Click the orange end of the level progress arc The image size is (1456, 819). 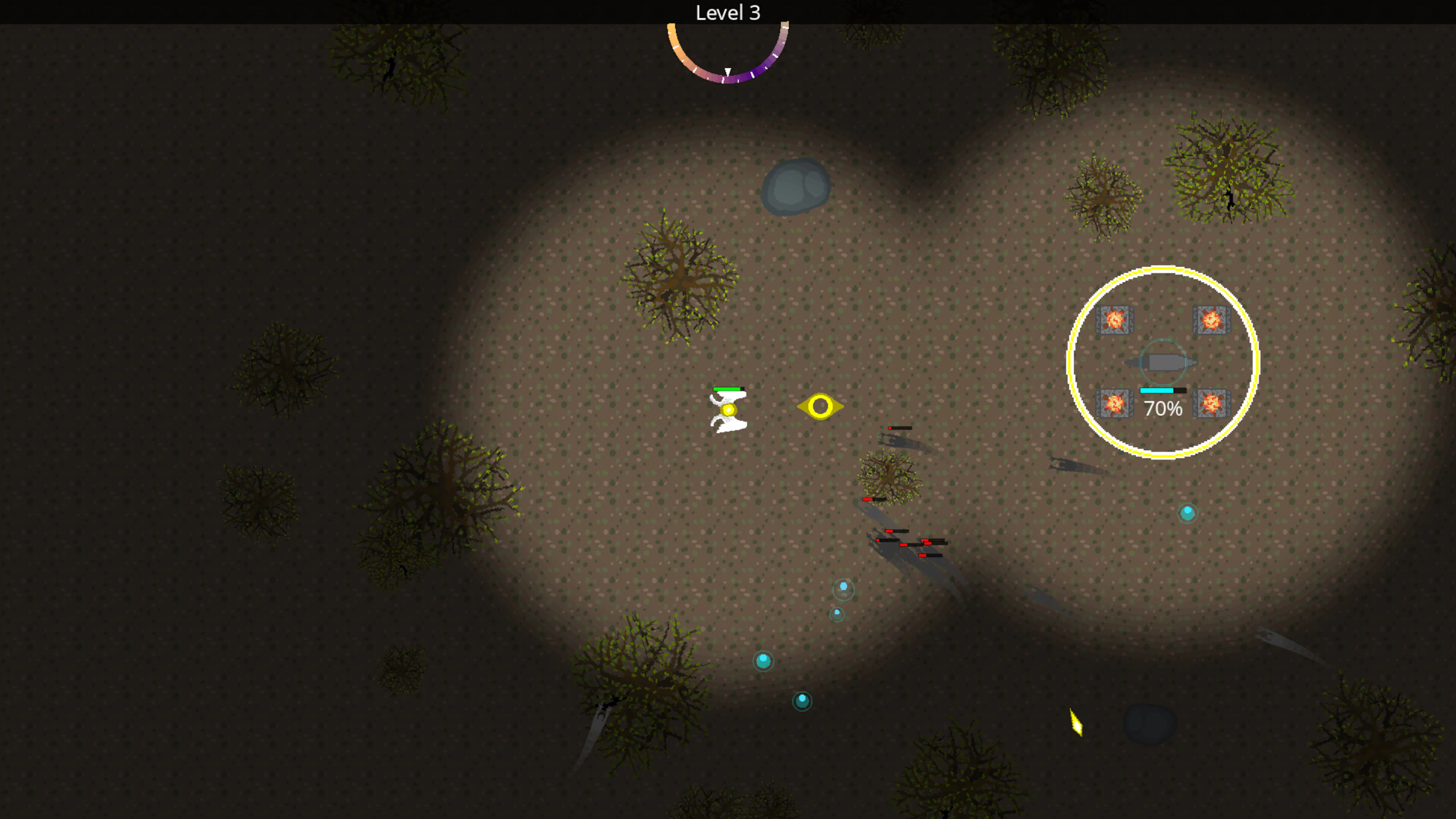point(671,27)
